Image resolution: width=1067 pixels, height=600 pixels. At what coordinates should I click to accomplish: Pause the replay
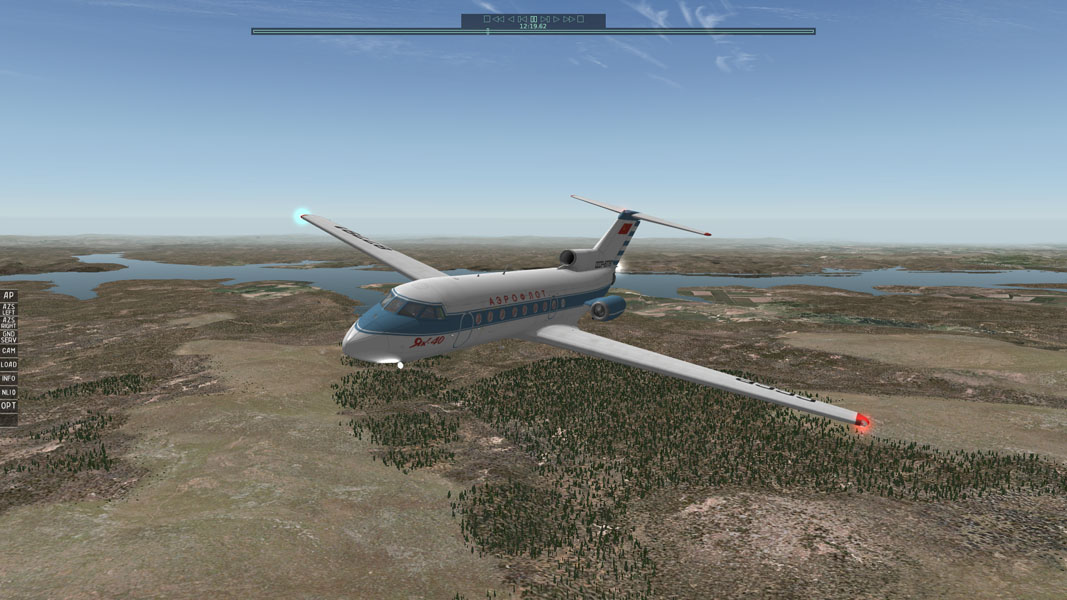pyautogui.click(x=534, y=19)
